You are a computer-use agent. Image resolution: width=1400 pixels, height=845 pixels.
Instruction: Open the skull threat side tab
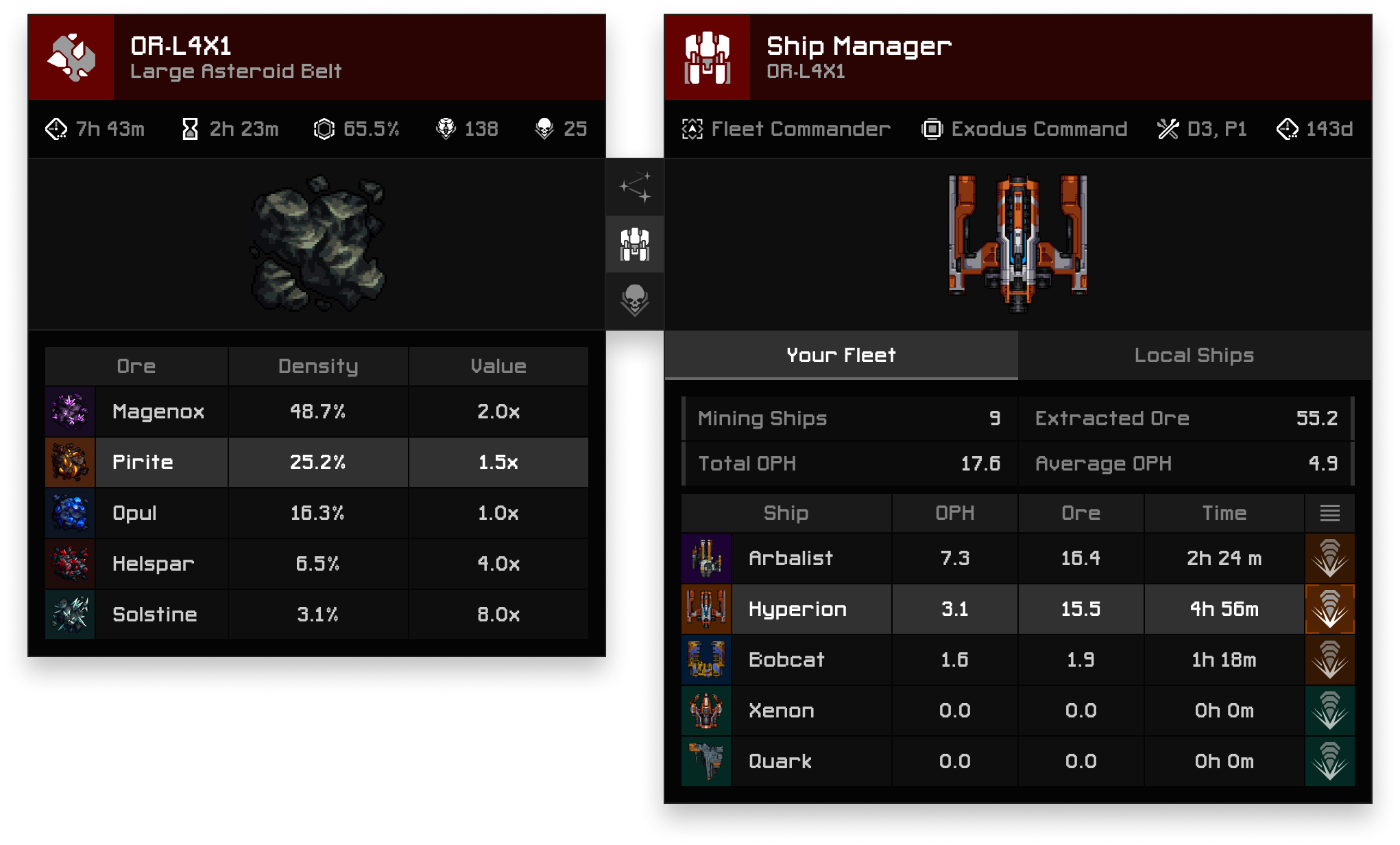[x=635, y=300]
